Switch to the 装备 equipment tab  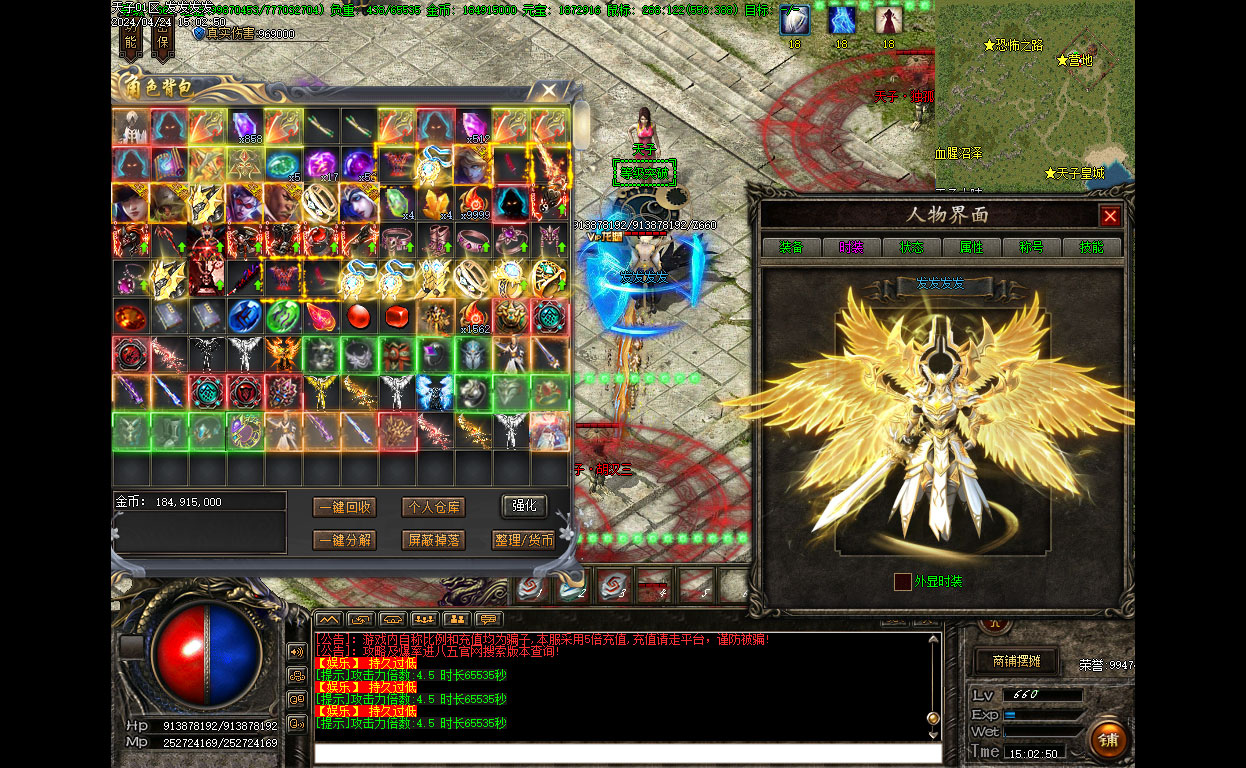click(x=791, y=247)
